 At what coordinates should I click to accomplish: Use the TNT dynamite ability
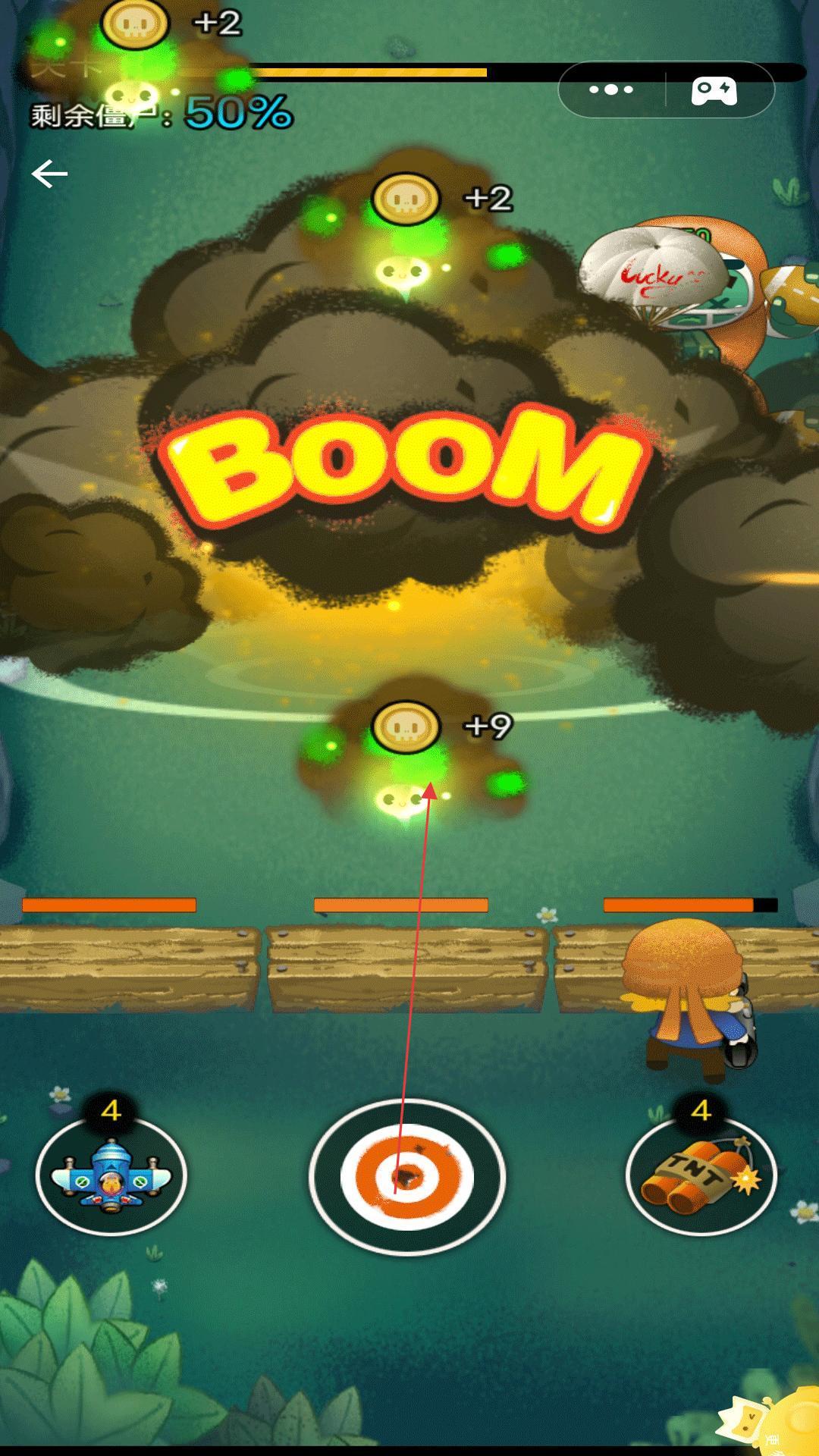point(701,1176)
